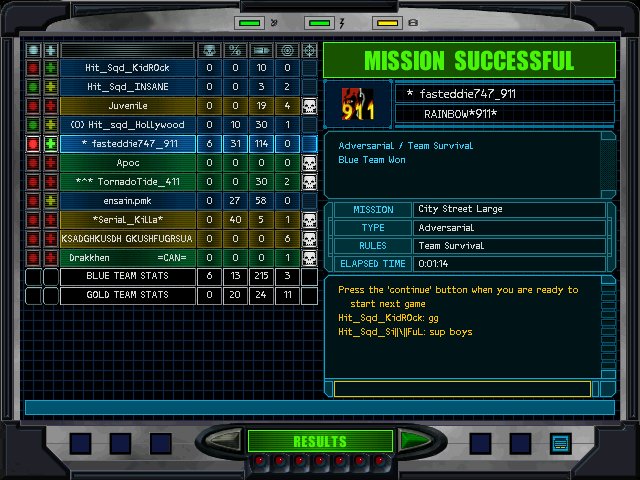Show the Blue Team Stats row
This screenshot has height=480, width=640.
(x=128, y=277)
